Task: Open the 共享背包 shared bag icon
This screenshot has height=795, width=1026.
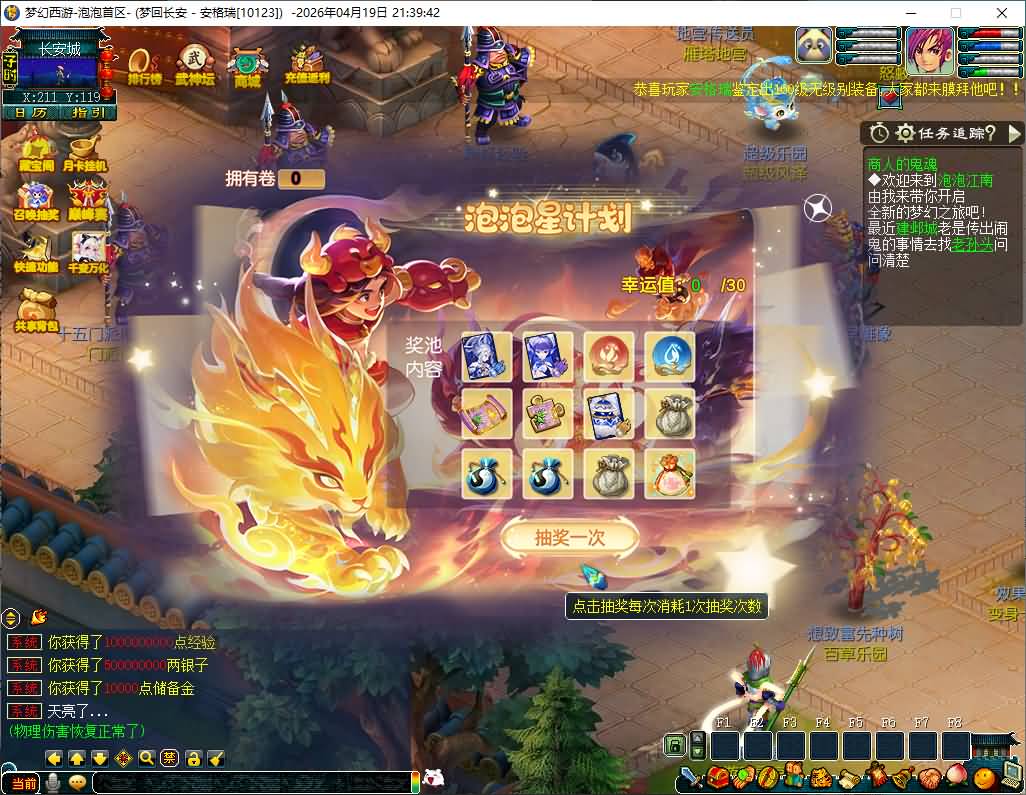Action: pyautogui.click(x=36, y=308)
